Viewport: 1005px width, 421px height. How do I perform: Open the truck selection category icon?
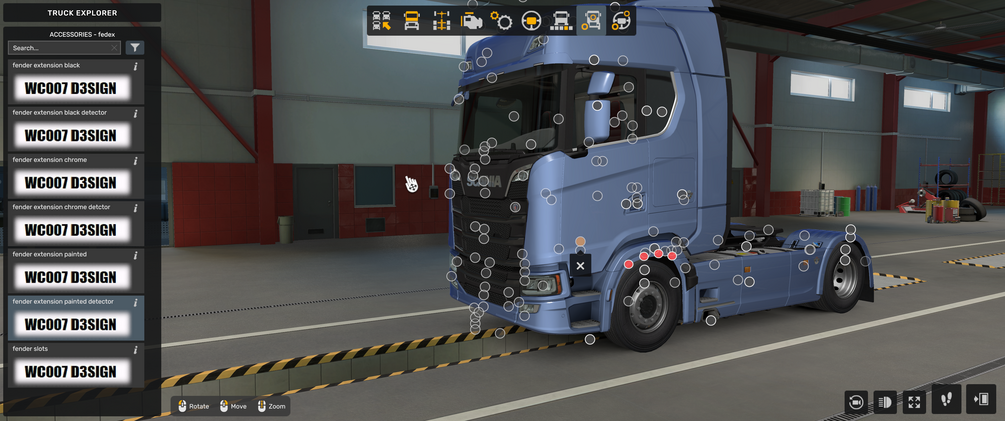(381, 21)
